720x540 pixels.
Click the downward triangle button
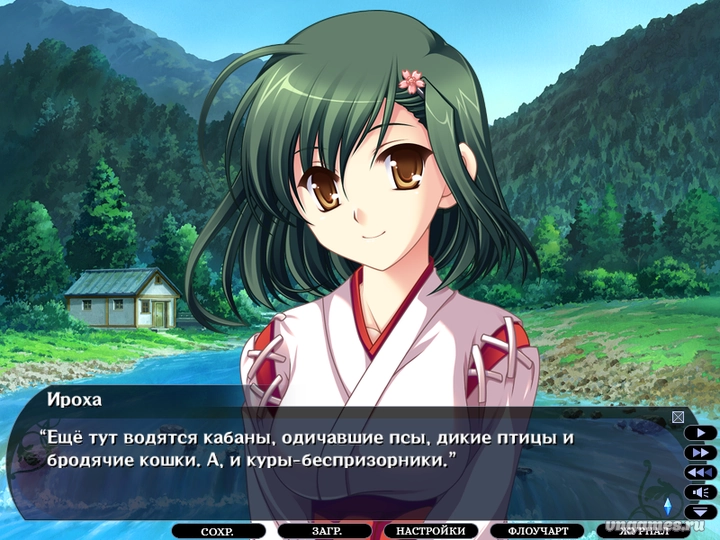702,510
